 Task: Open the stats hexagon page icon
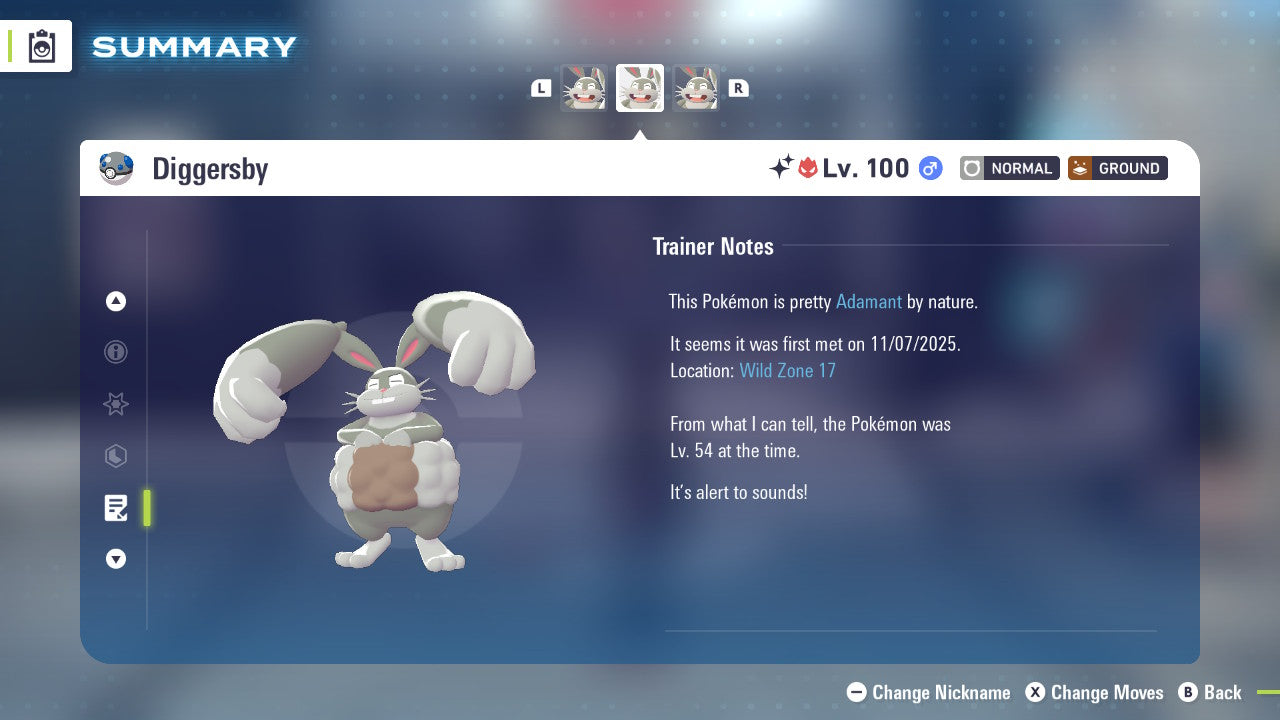coord(116,456)
